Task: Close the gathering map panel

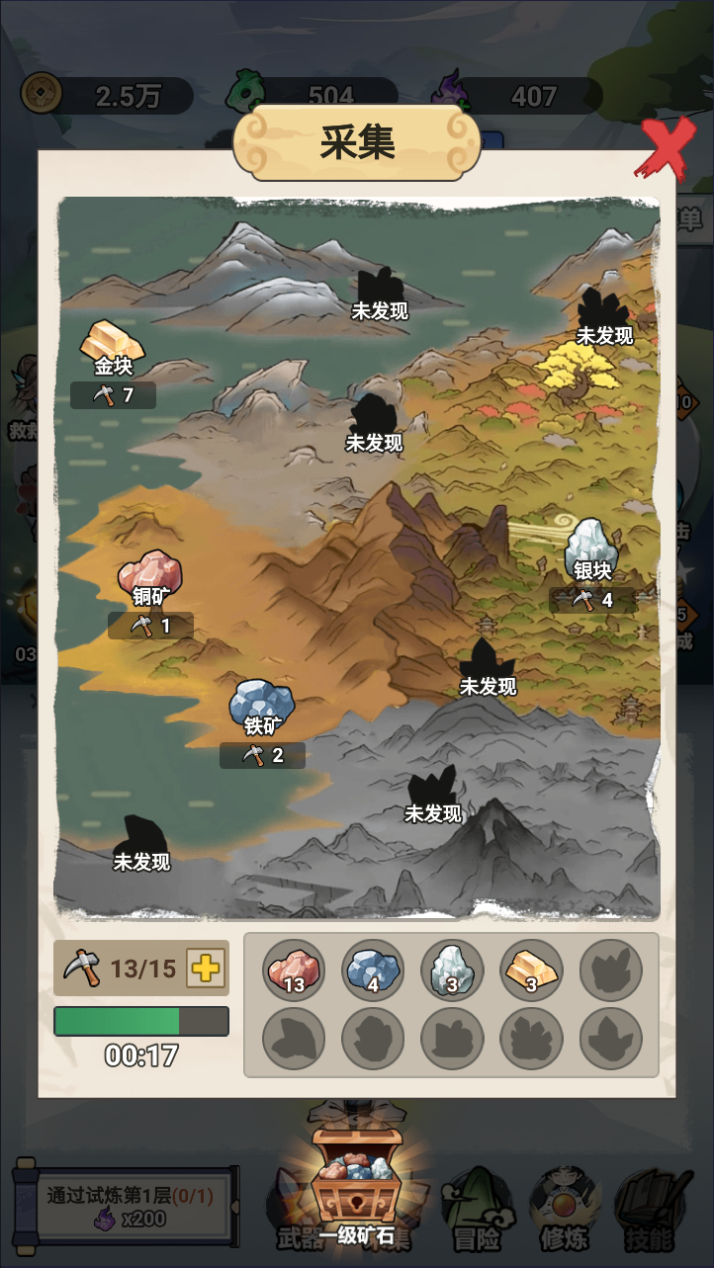Action: (x=665, y=147)
